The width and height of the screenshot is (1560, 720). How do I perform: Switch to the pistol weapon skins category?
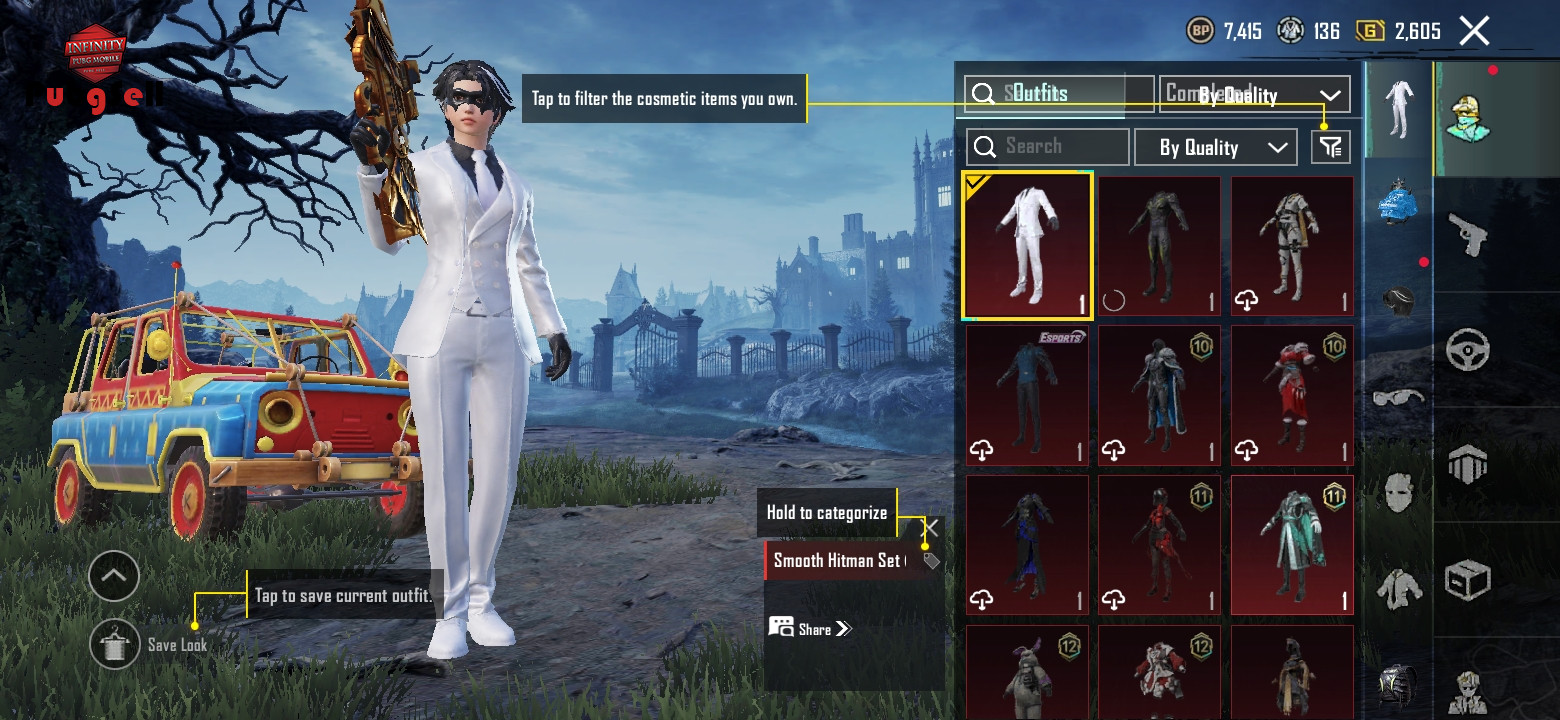[x=1467, y=236]
